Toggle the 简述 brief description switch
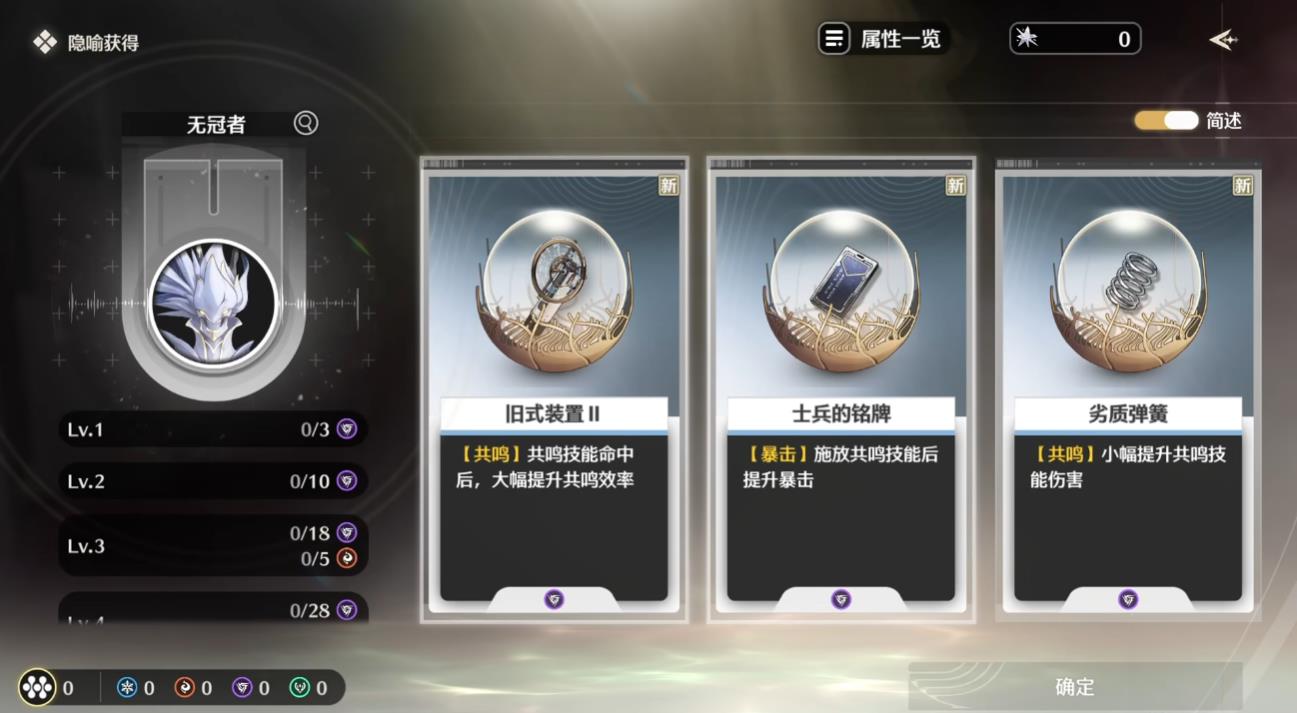 pyautogui.click(x=1166, y=121)
